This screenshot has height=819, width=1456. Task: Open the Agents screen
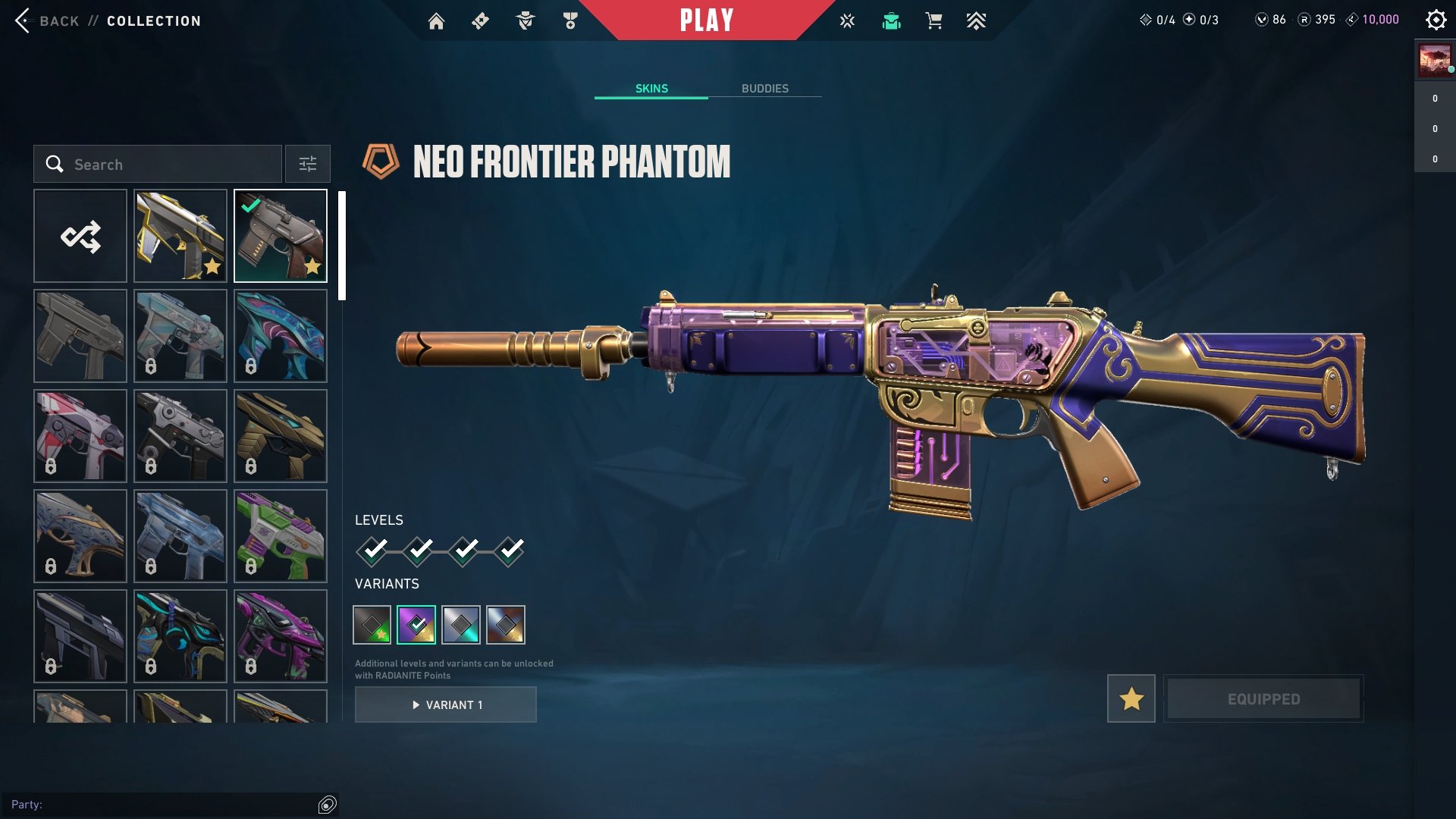click(524, 20)
